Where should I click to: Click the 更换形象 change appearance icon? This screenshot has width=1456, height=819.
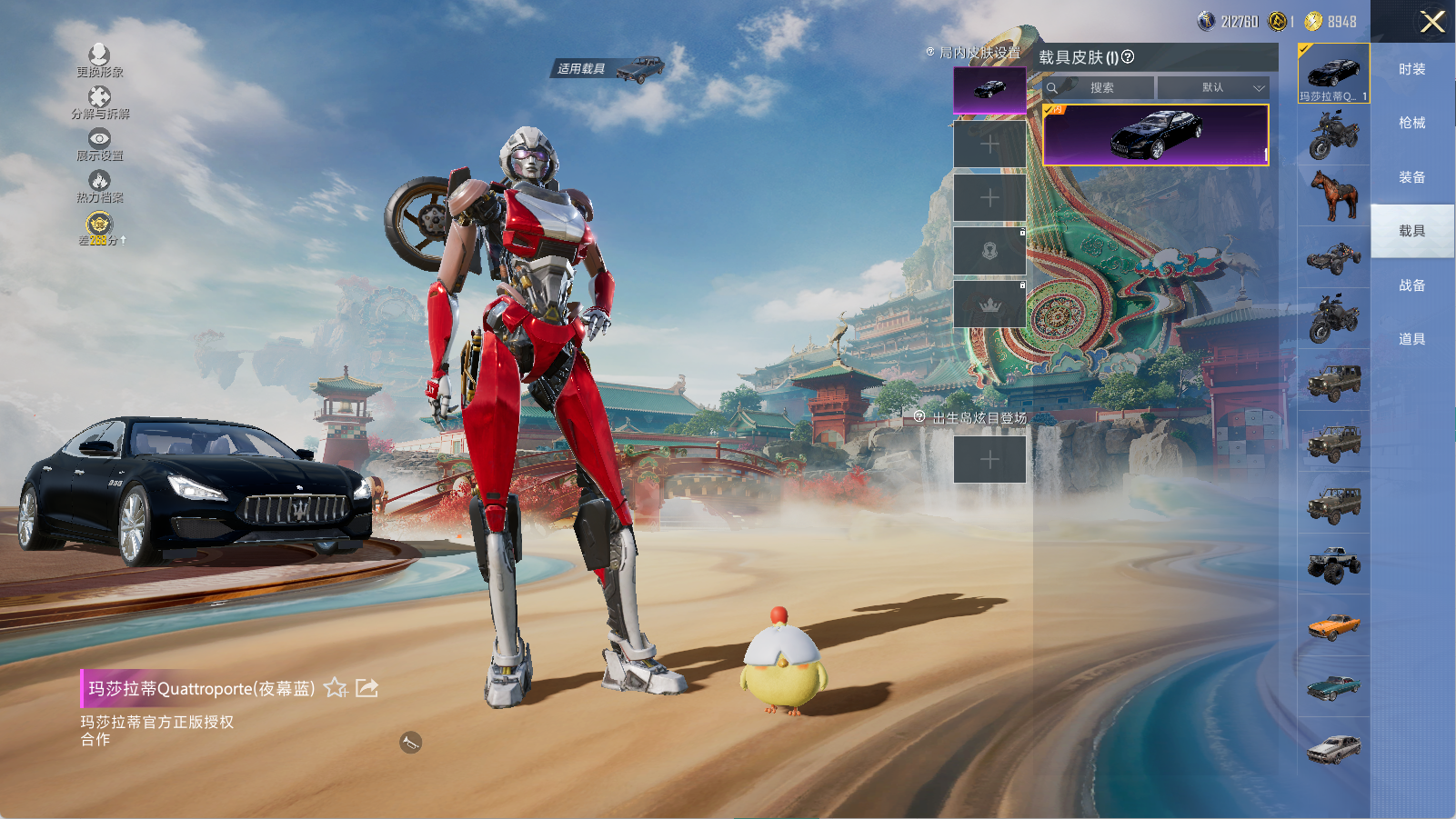(x=99, y=56)
